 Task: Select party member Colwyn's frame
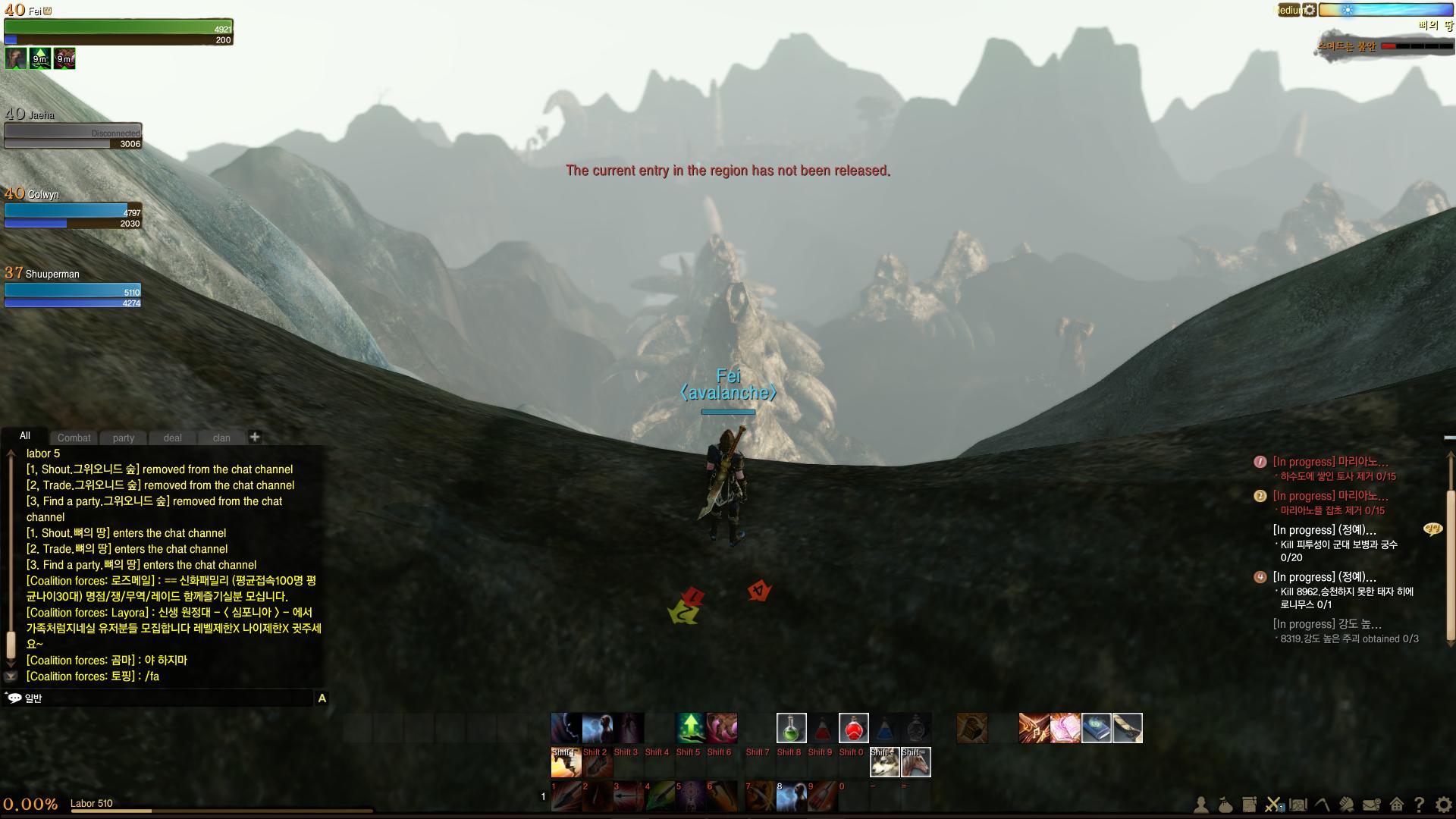73,212
